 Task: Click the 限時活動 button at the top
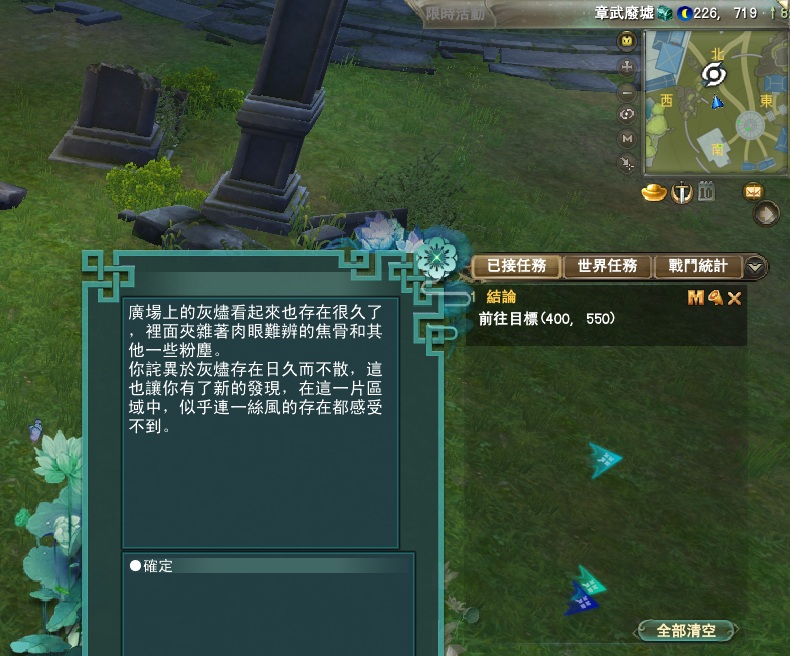(x=454, y=14)
